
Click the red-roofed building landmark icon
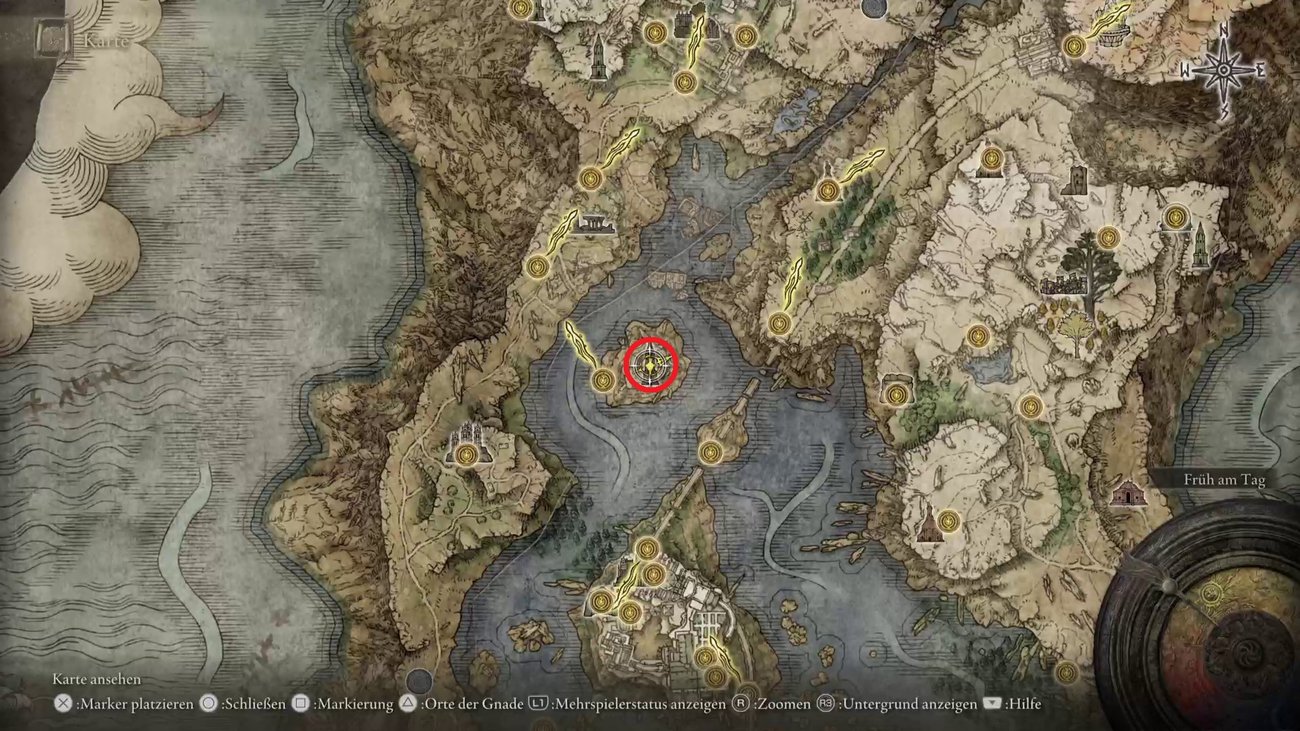1130,492
